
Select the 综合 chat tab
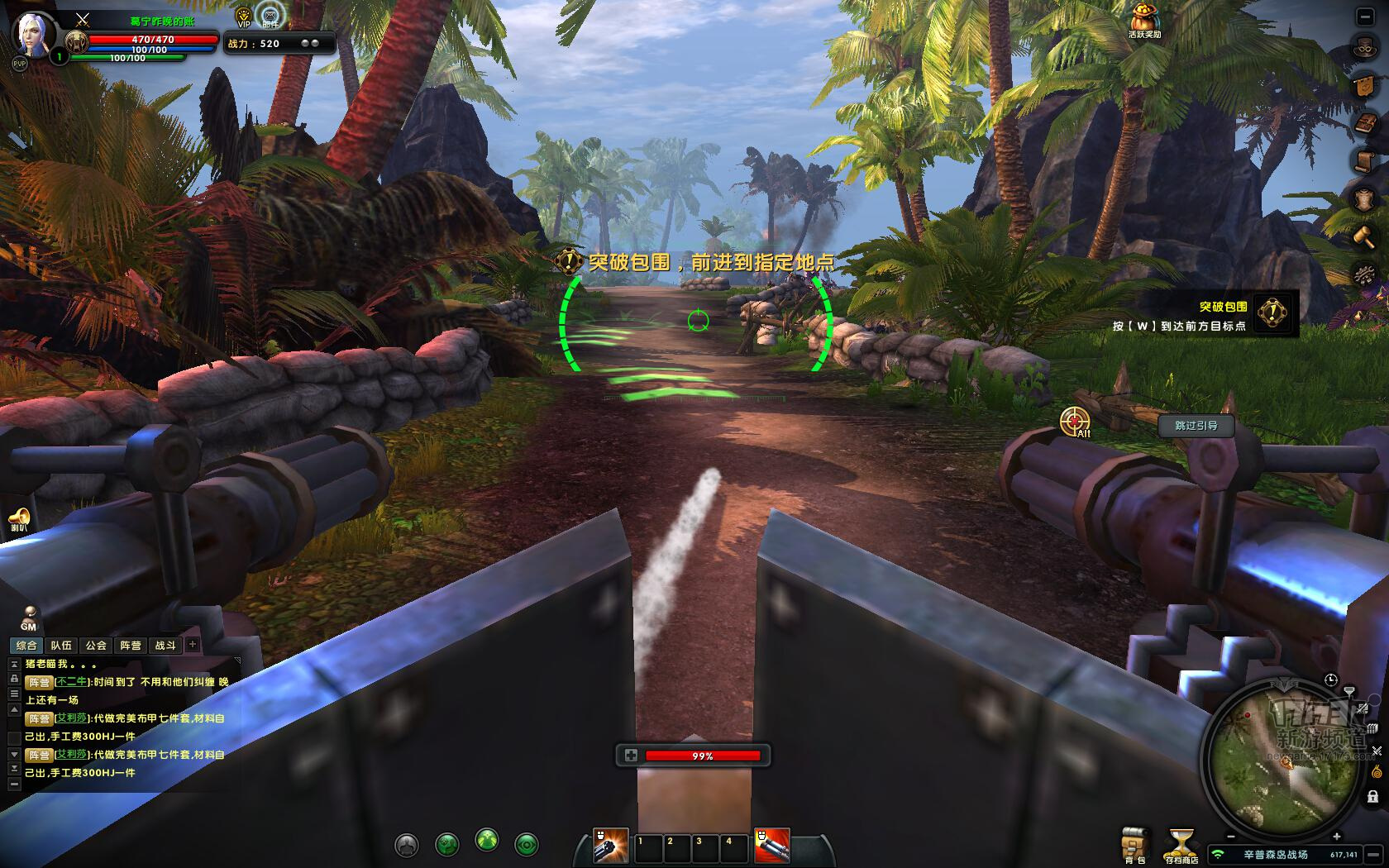(x=26, y=645)
